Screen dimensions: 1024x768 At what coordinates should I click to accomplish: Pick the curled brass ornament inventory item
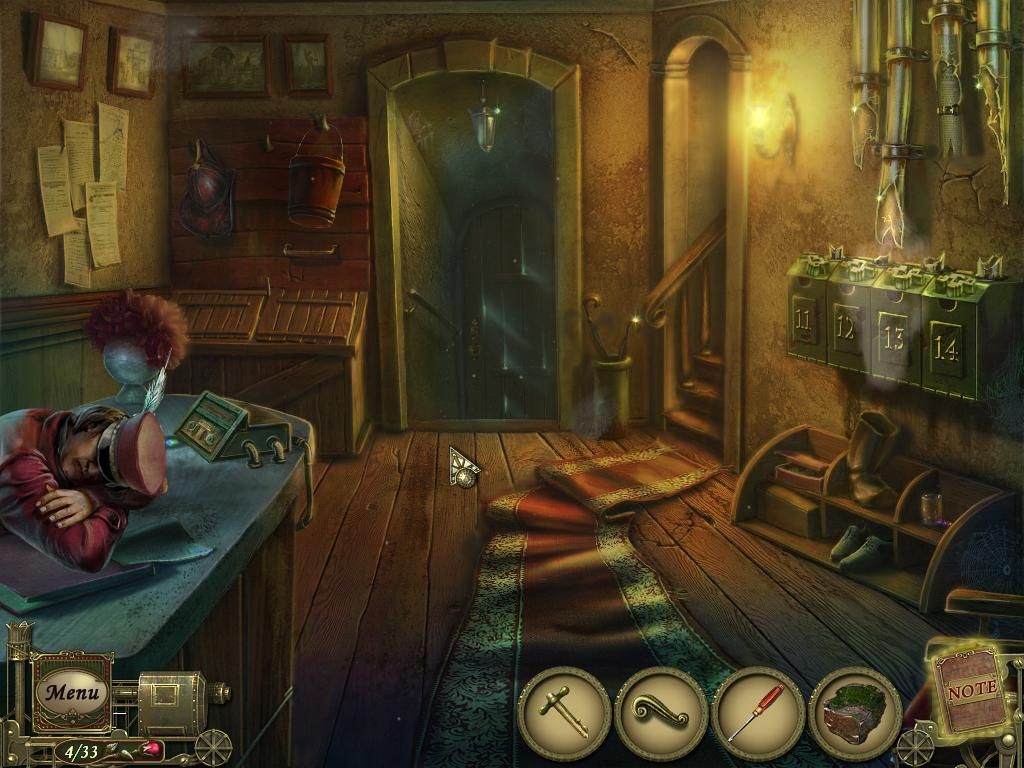[x=661, y=713]
